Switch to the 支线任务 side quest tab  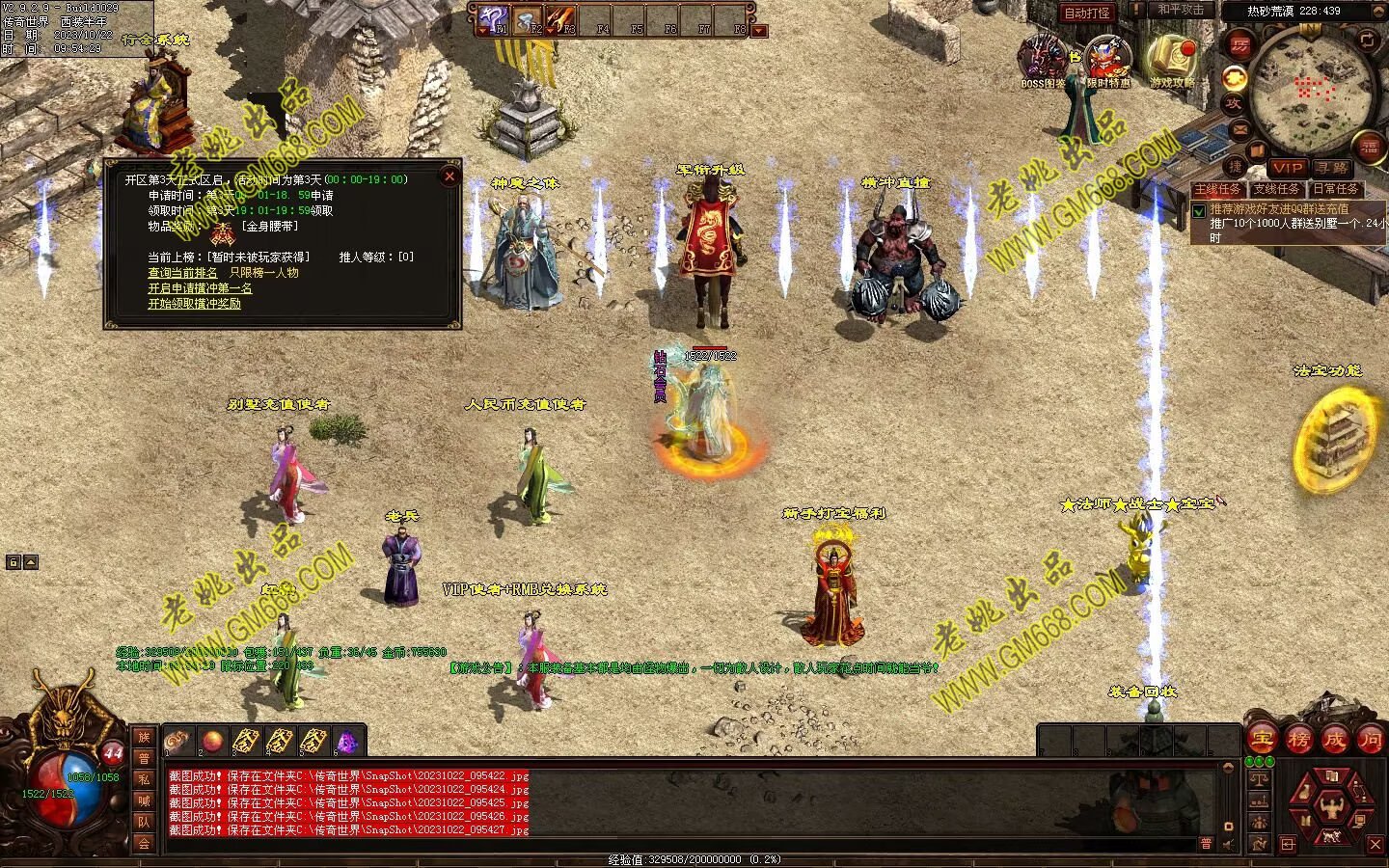point(1276,189)
